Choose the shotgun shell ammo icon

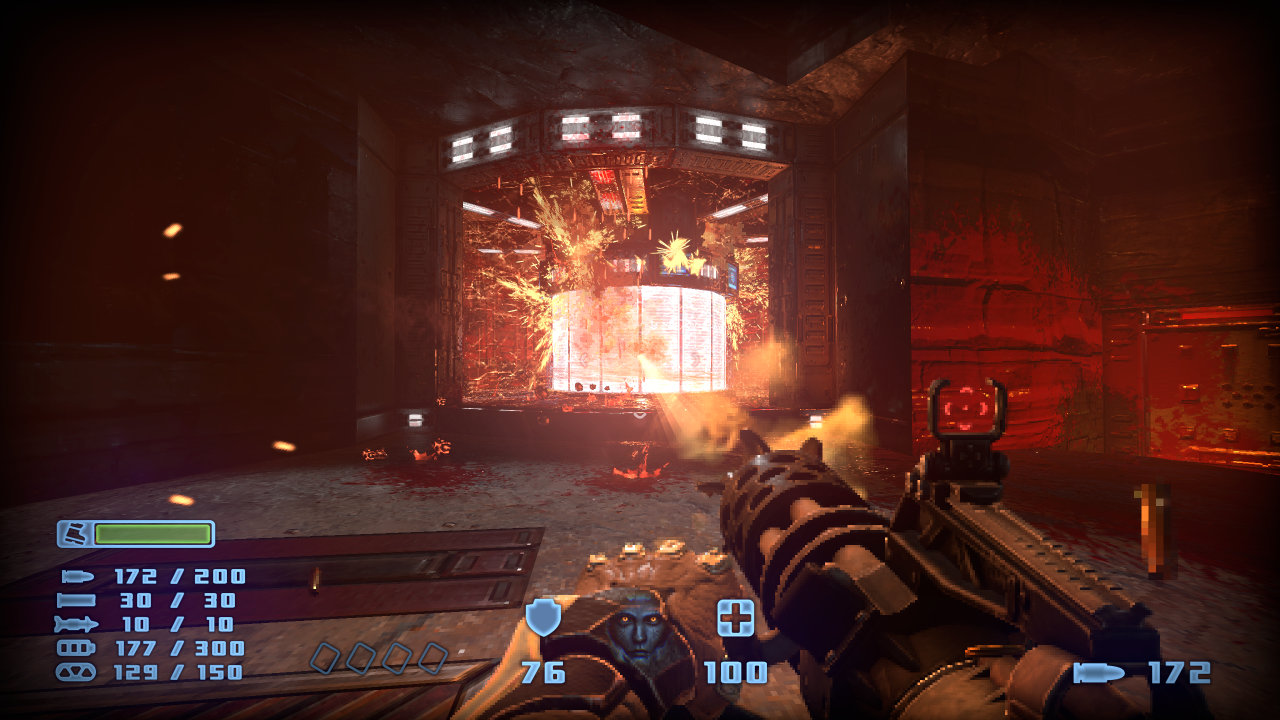[x=77, y=601]
